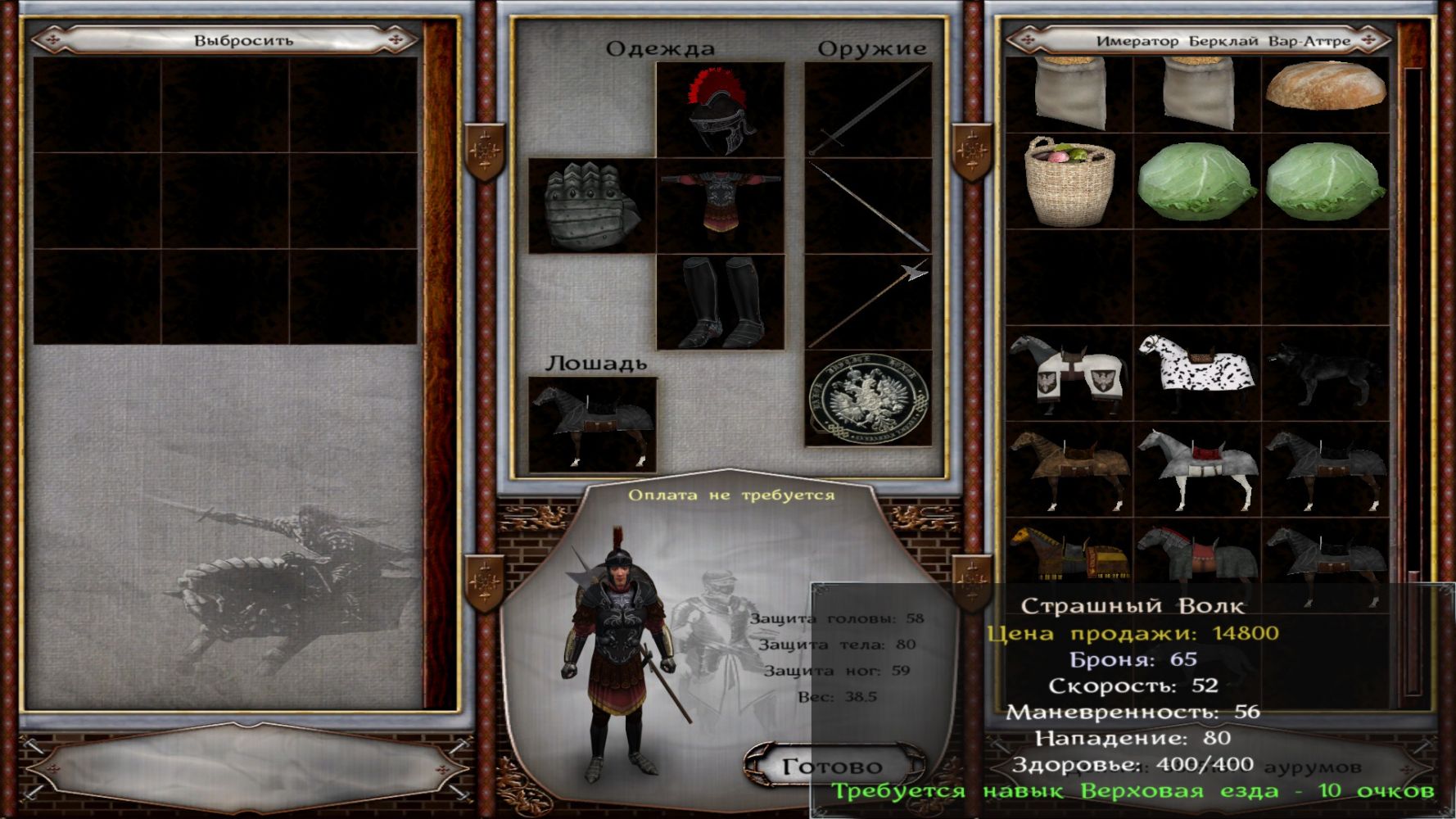Select the red-plumed helmet slot
The image size is (1456, 819).
coord(720,111)
